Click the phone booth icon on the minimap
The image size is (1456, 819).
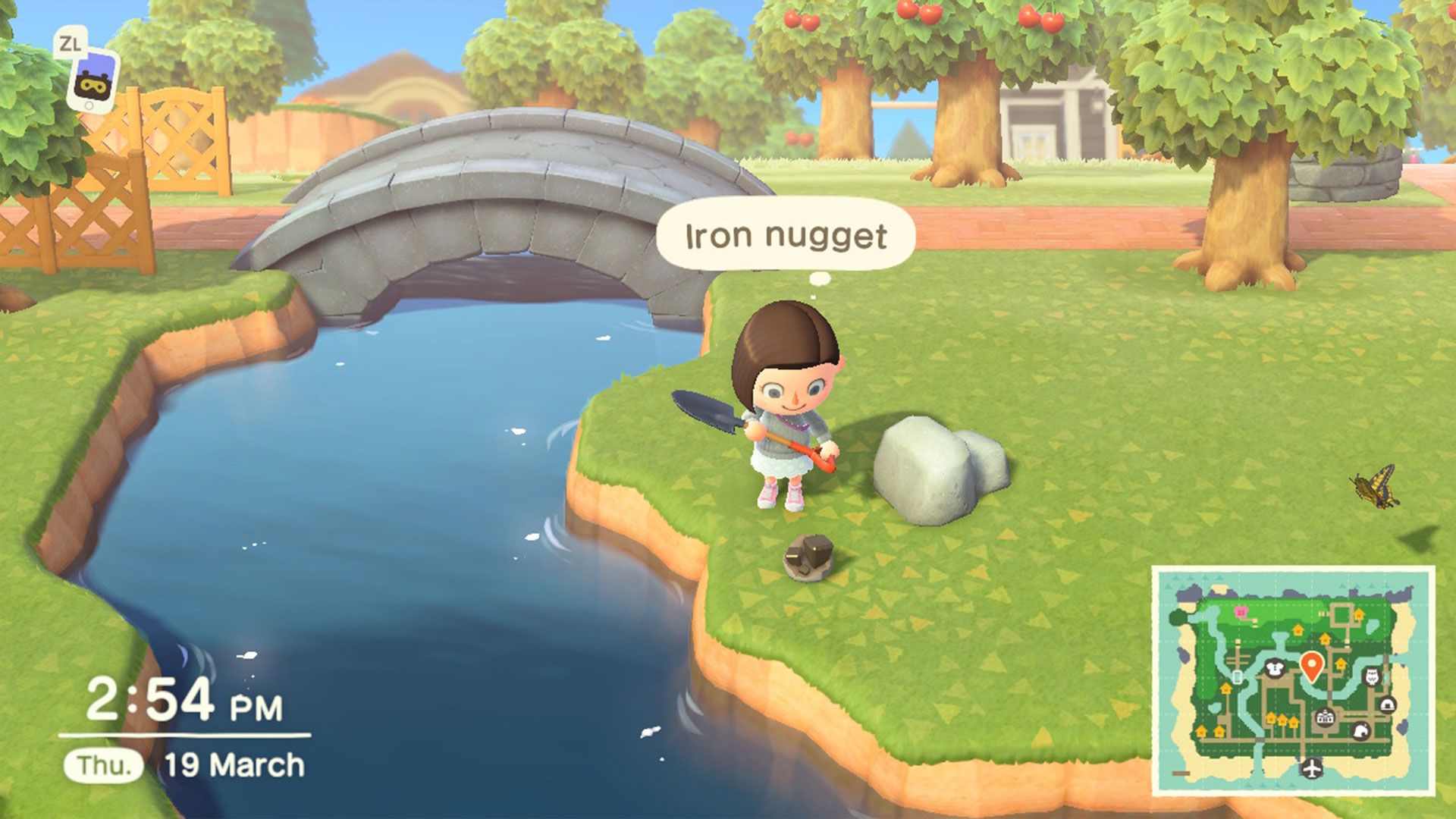[1238, 676]
